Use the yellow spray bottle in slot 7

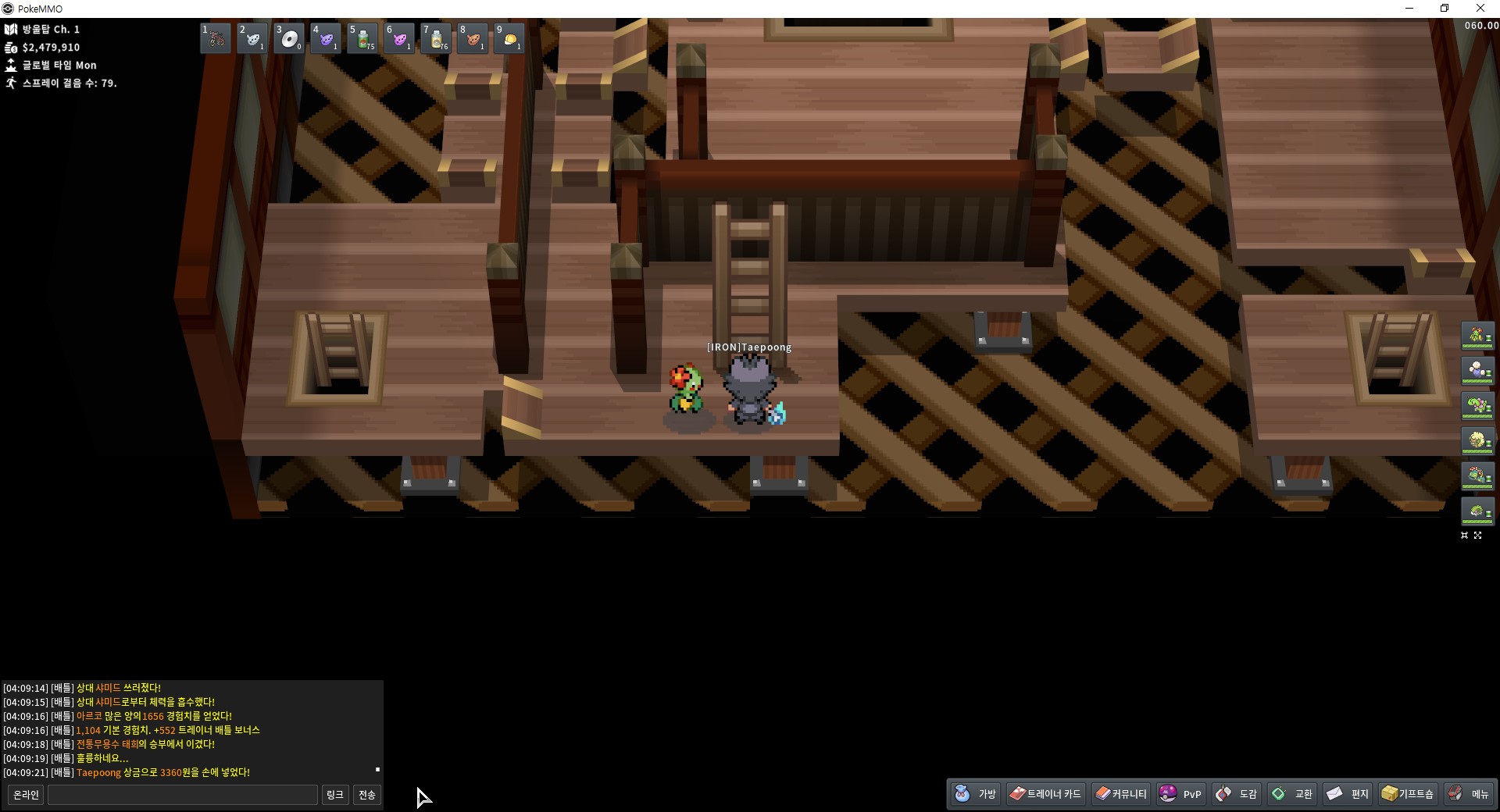pos(436,38)
